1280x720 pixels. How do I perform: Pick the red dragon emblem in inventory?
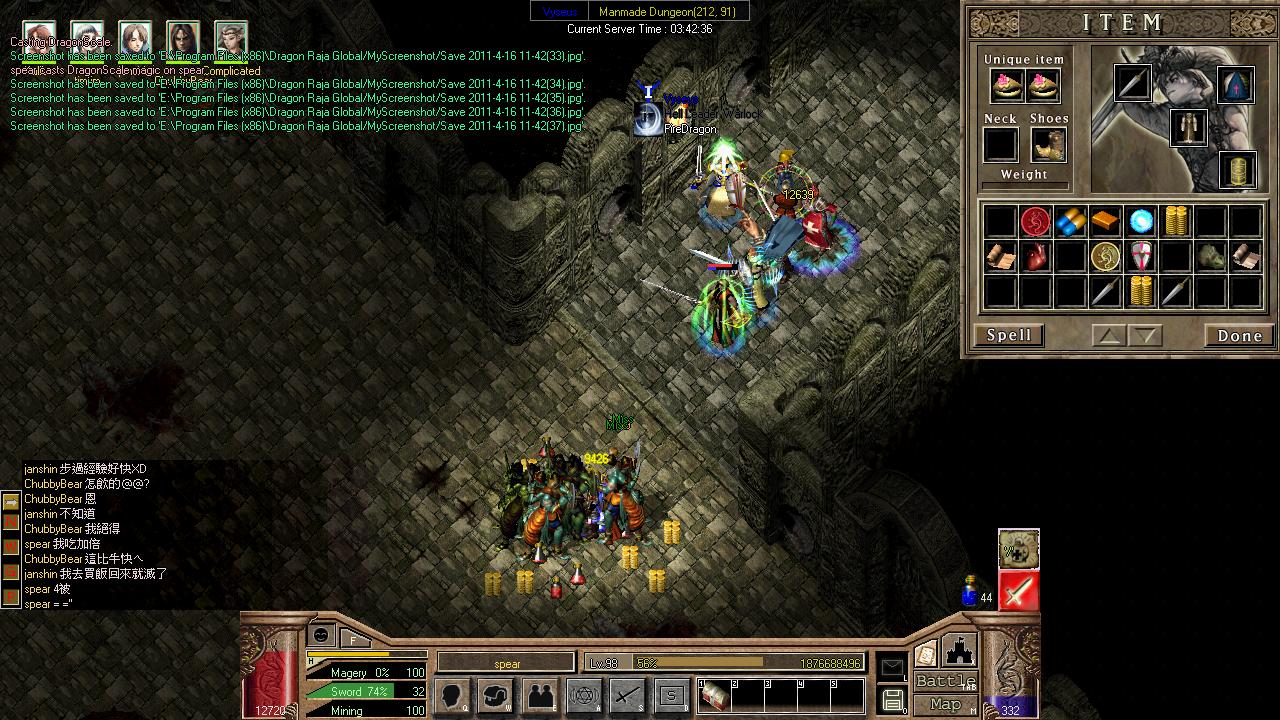coord(1035,221)
